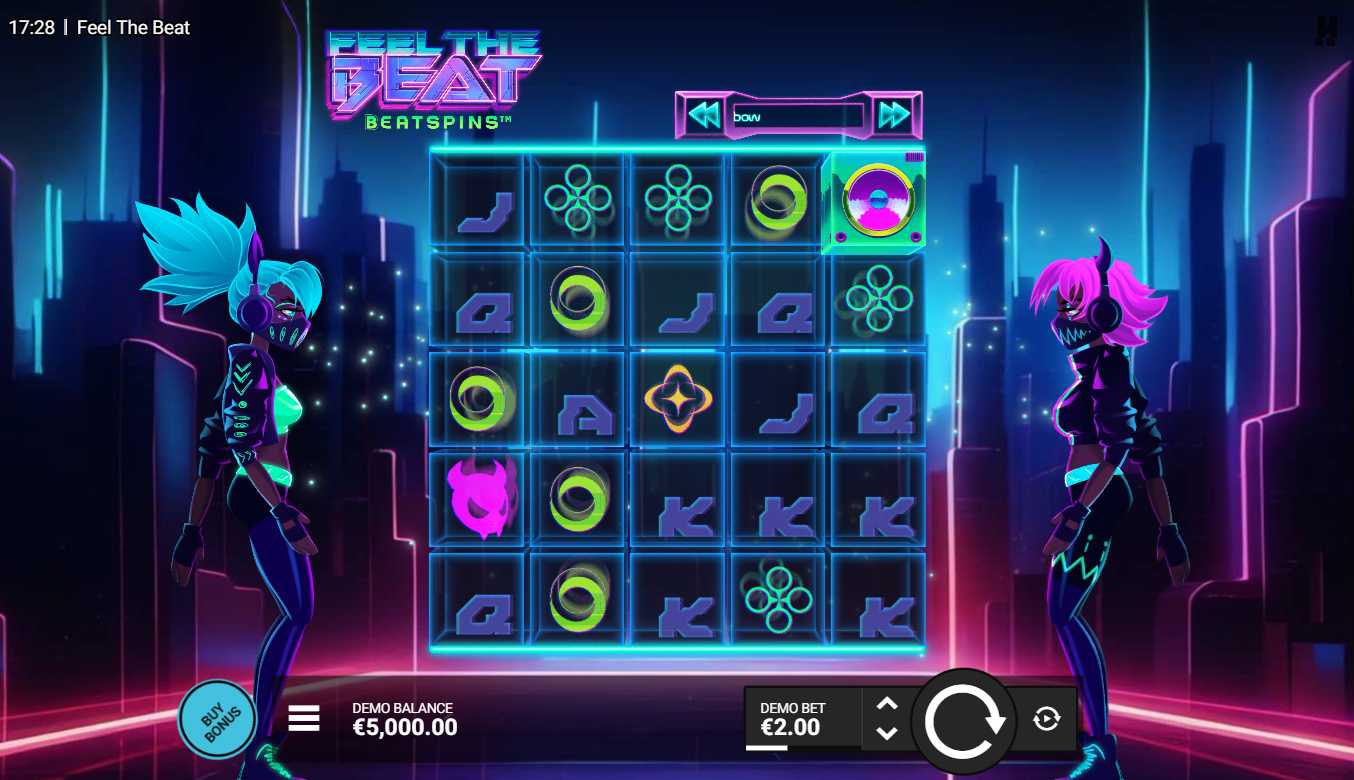This screenshot has width=1354, height=780.
Task: Spin the reels with the circular arrow button
Action: (965, 720)
